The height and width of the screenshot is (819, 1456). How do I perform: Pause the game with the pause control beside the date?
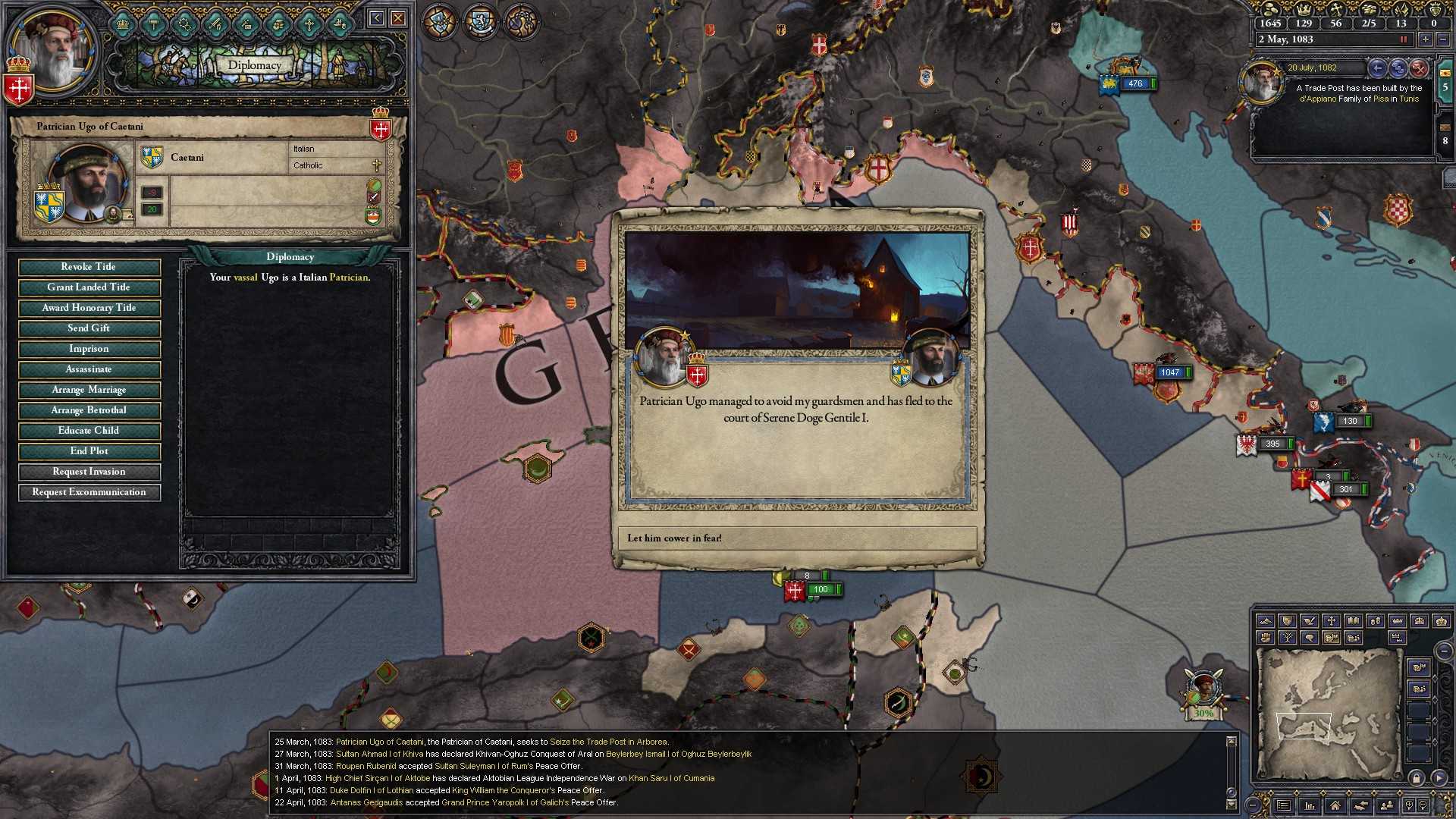pos(1404,39)
